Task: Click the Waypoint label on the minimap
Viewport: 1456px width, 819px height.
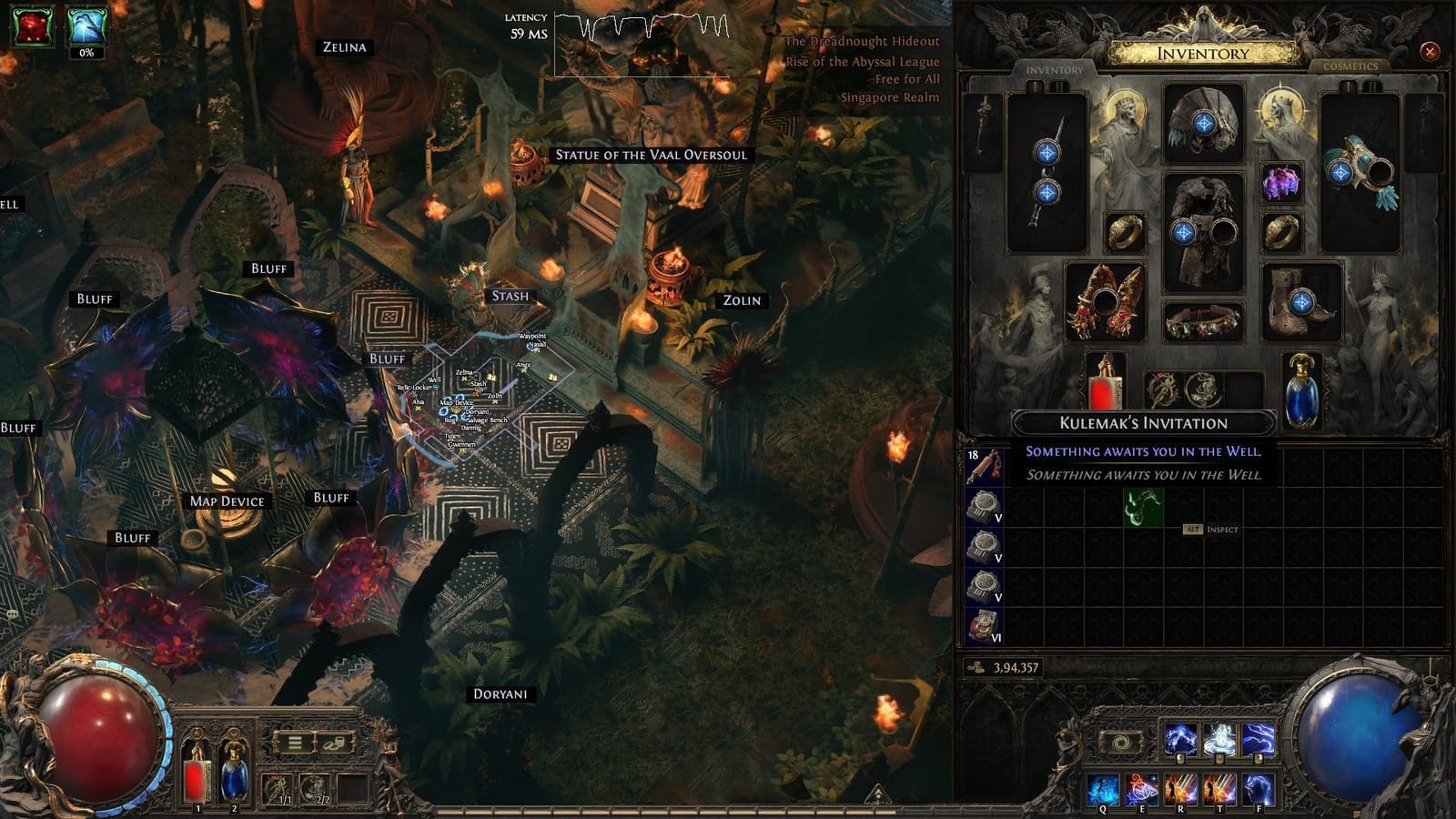Action: [532, 337]
